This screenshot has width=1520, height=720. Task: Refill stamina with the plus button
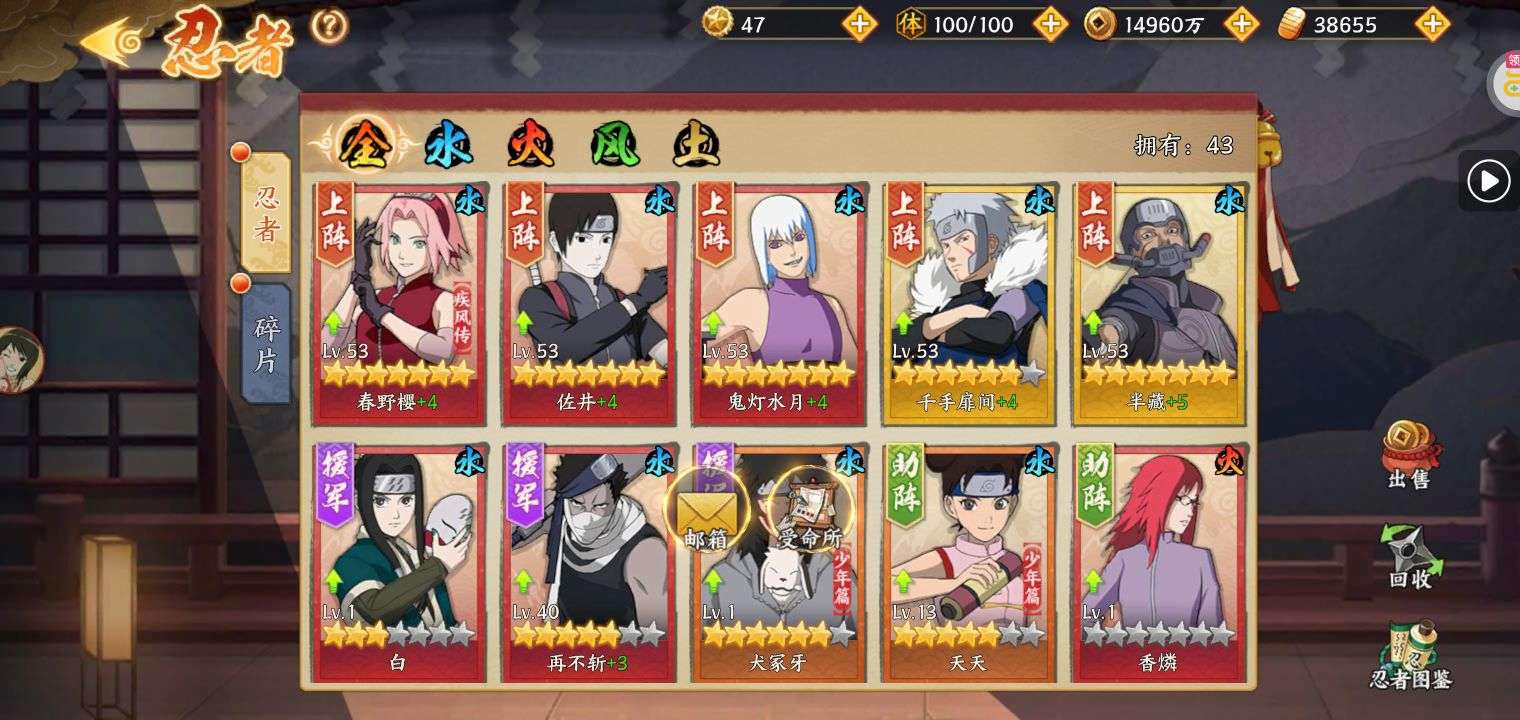point(1050,24)
